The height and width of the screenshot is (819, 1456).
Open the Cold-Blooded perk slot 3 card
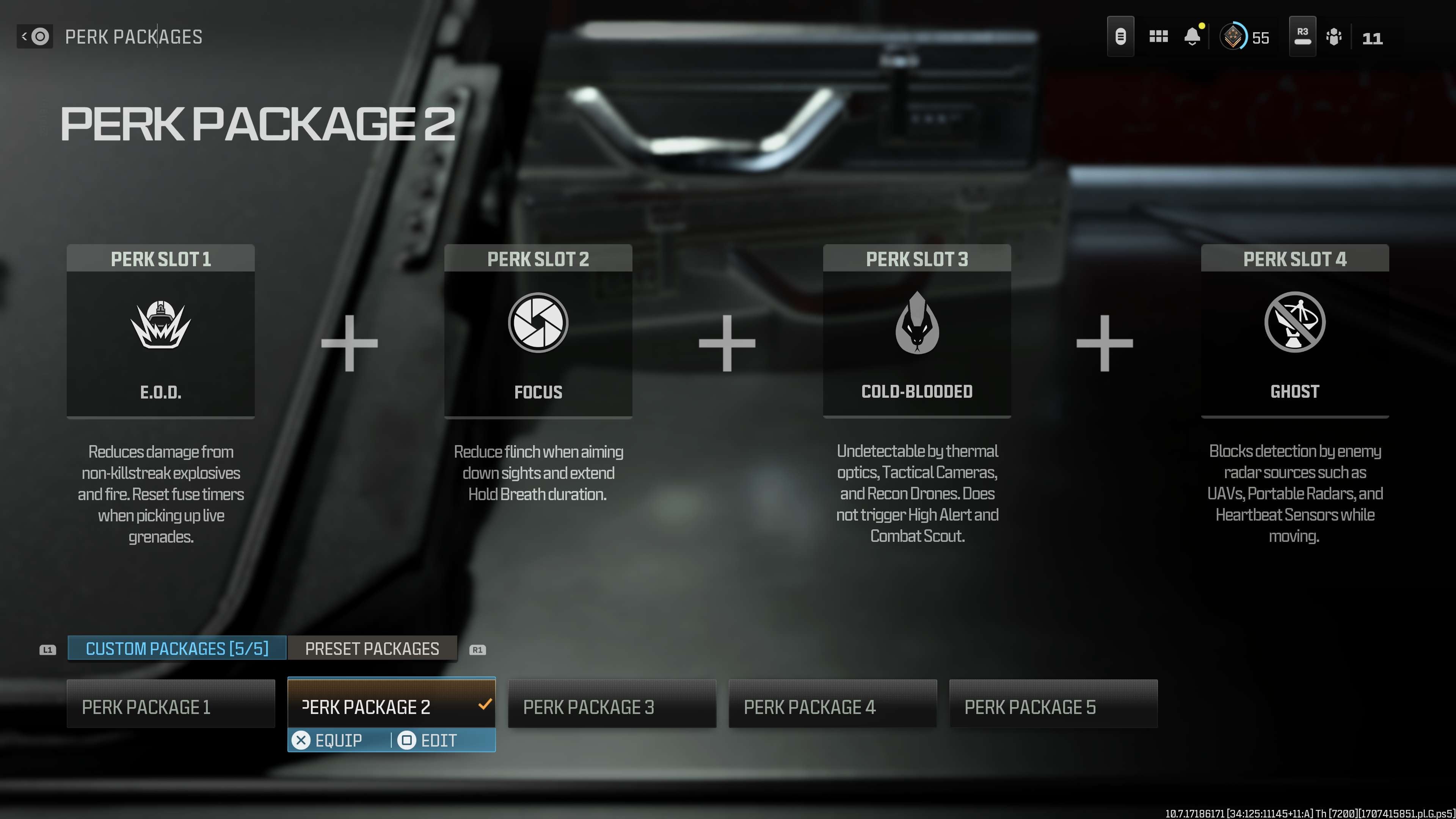[x=917, y=331]
